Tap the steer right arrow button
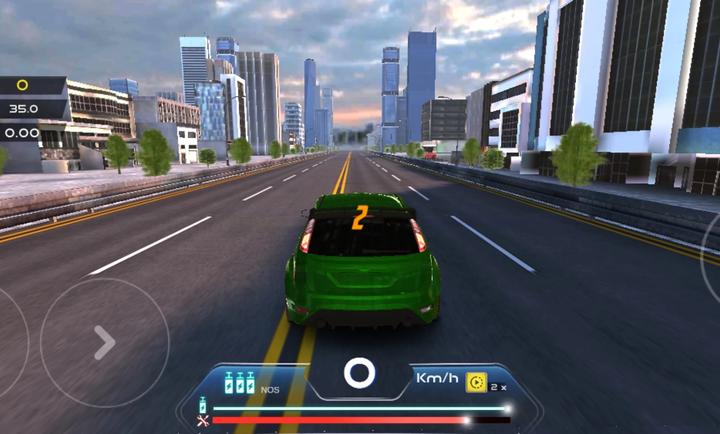 104,343
